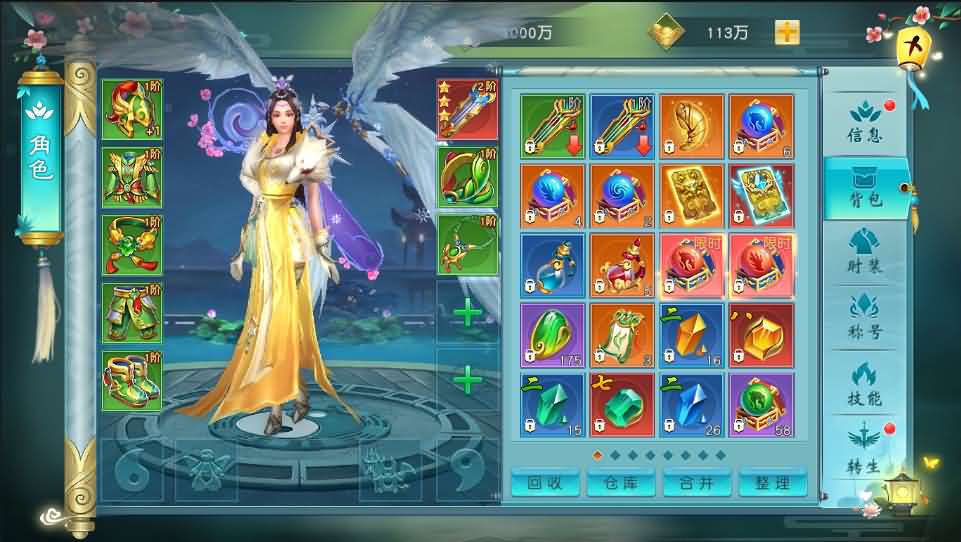Select the equipped green armor slot
This screenshot has width=961, height=542.
pos(131,177)
